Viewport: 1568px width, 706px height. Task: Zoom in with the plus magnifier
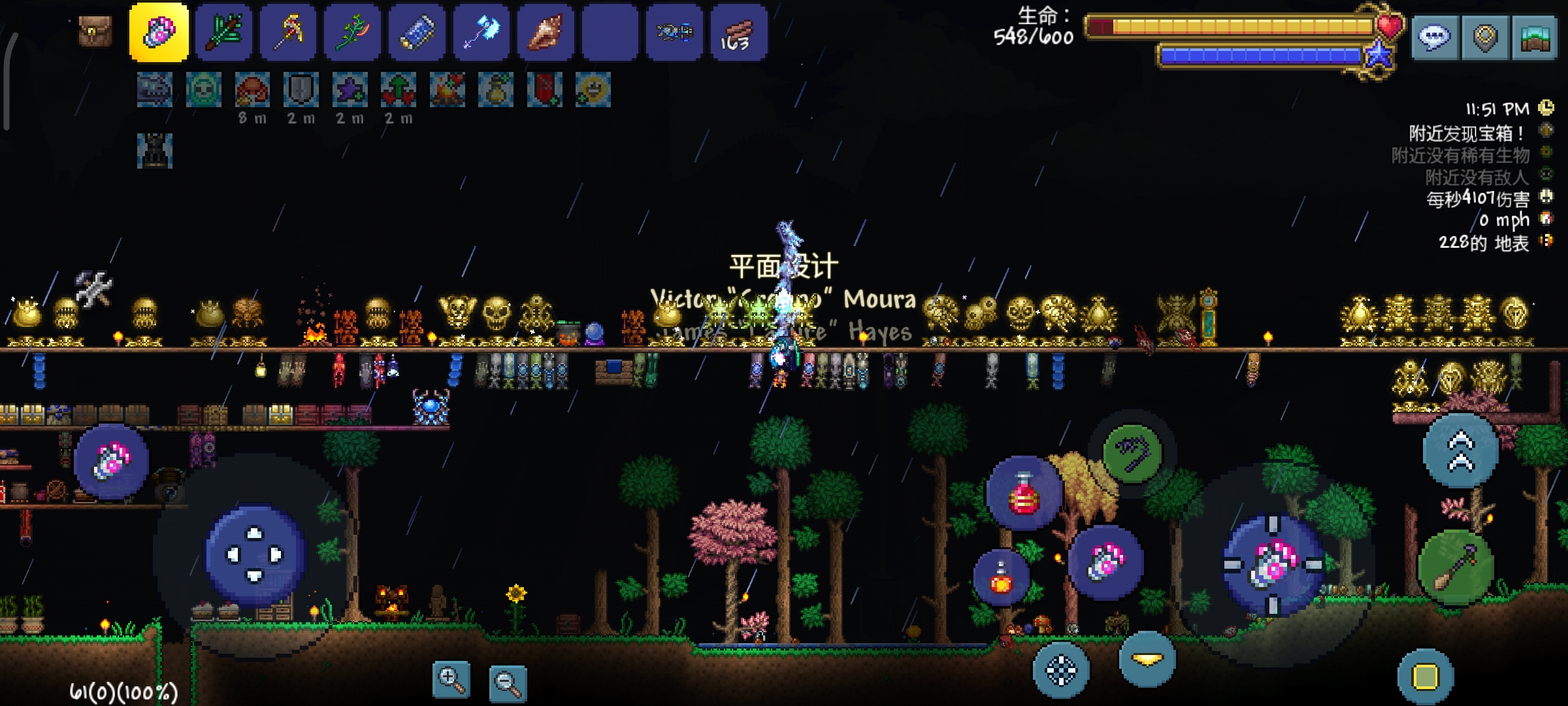pos(451,680)
